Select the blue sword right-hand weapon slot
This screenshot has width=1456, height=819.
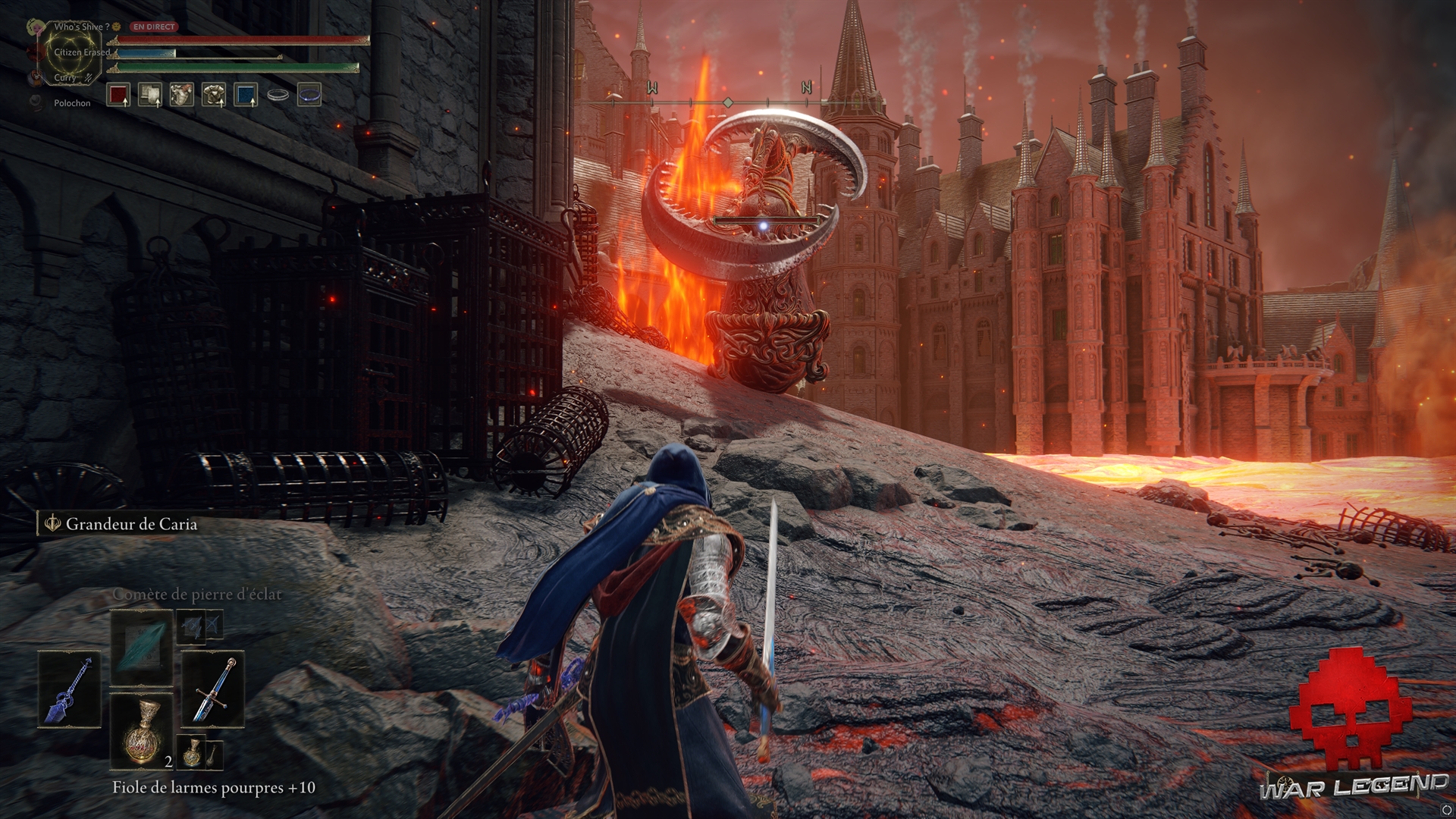pos(213,689)
